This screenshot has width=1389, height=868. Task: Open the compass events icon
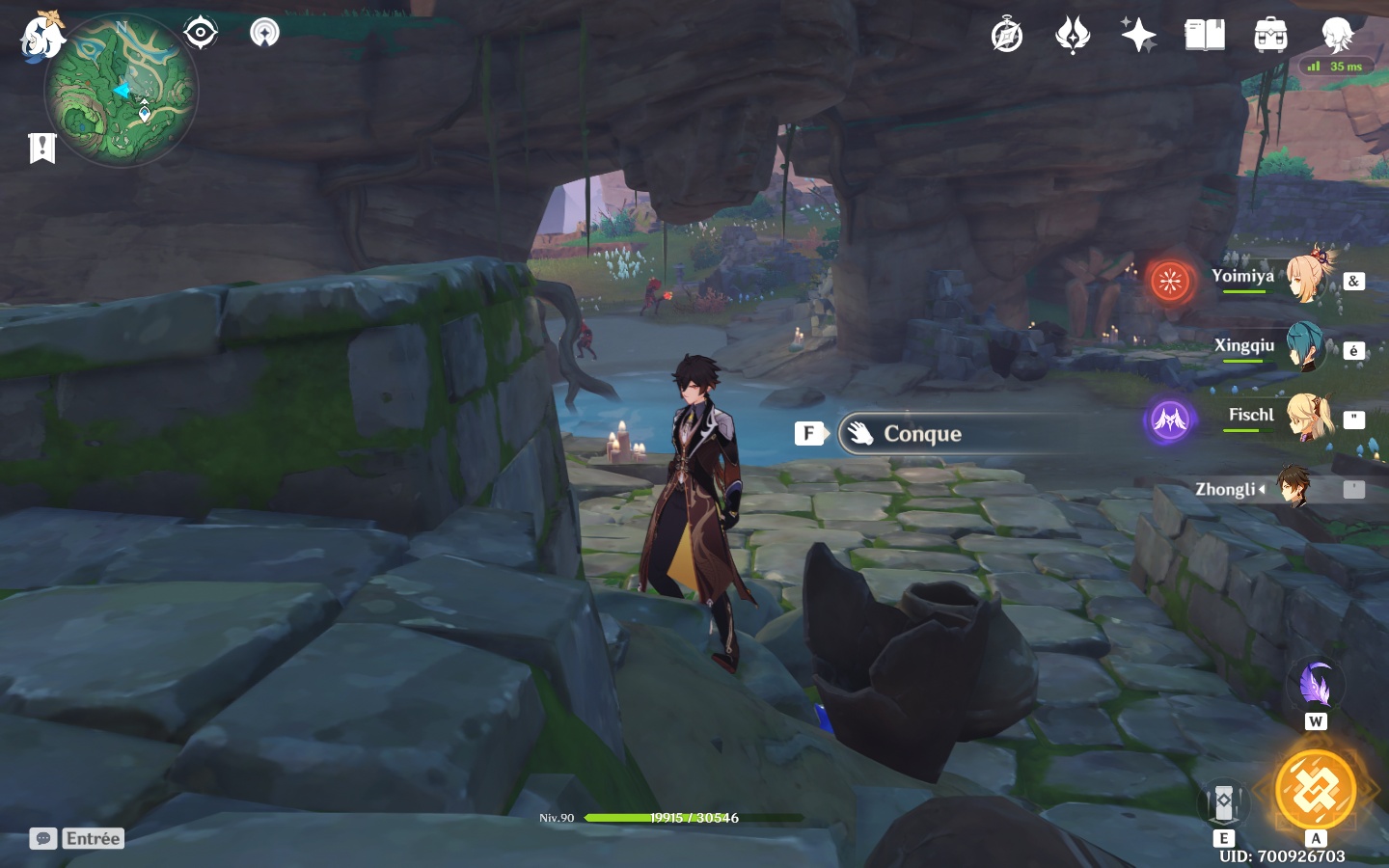1007,36
